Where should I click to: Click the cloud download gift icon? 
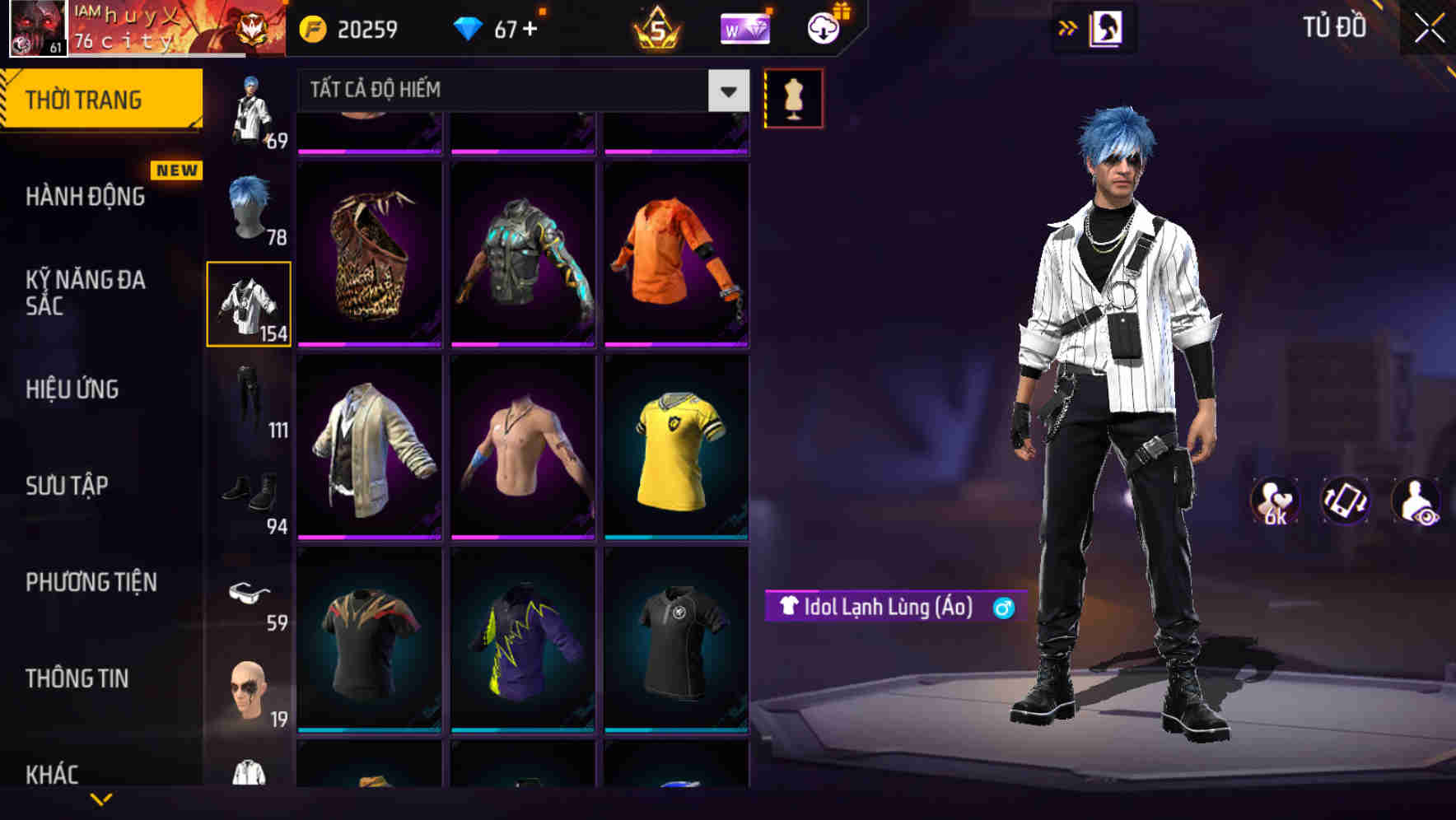click(x=823, y=29)
